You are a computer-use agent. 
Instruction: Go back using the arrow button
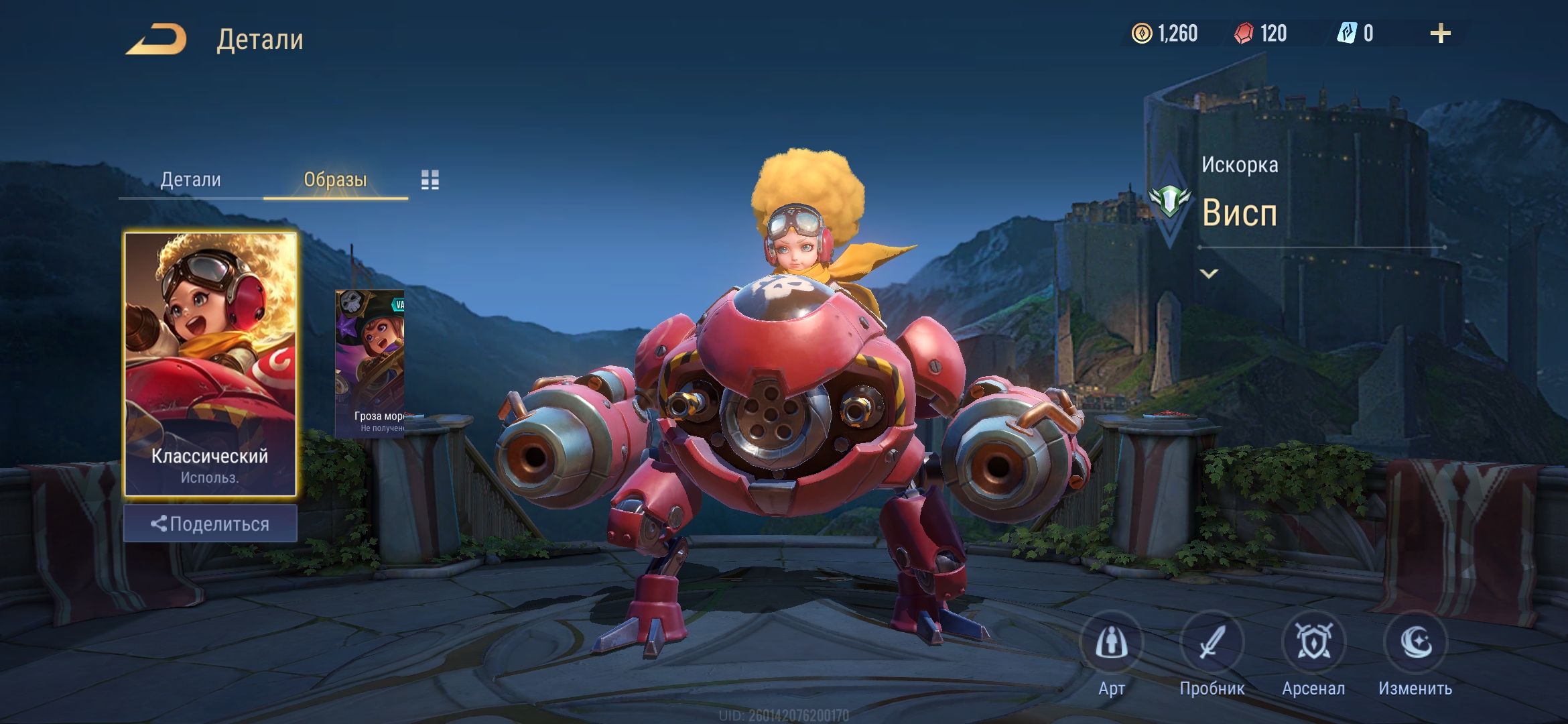[156, 39]
